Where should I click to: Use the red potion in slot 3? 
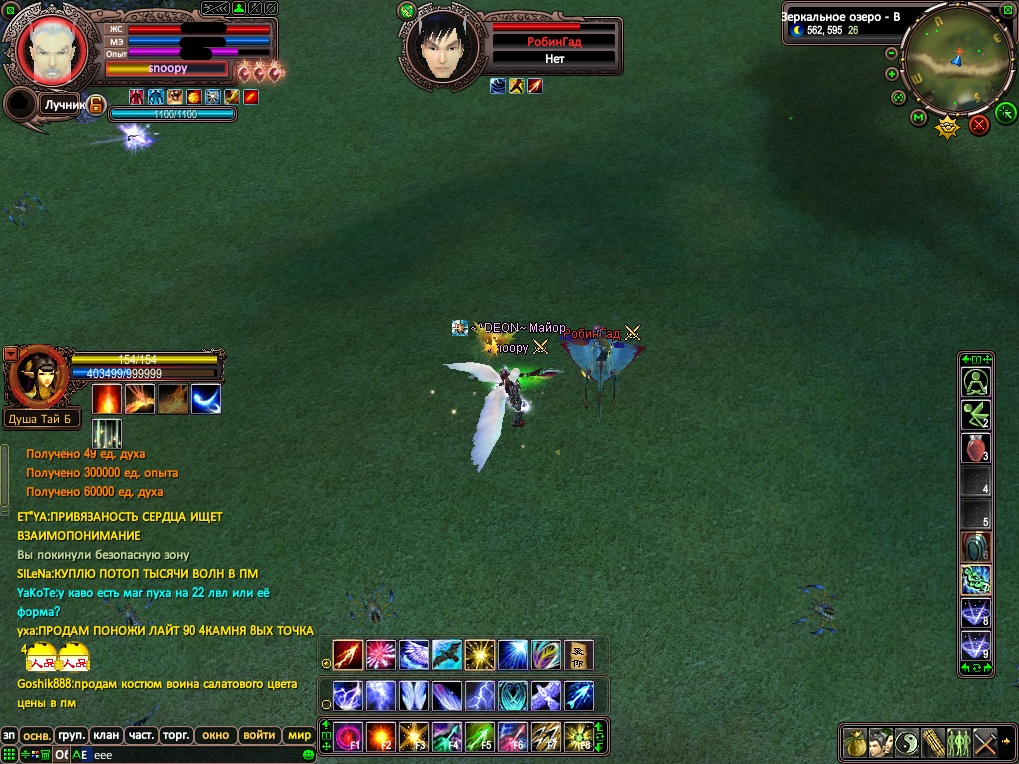click(975, 448)
